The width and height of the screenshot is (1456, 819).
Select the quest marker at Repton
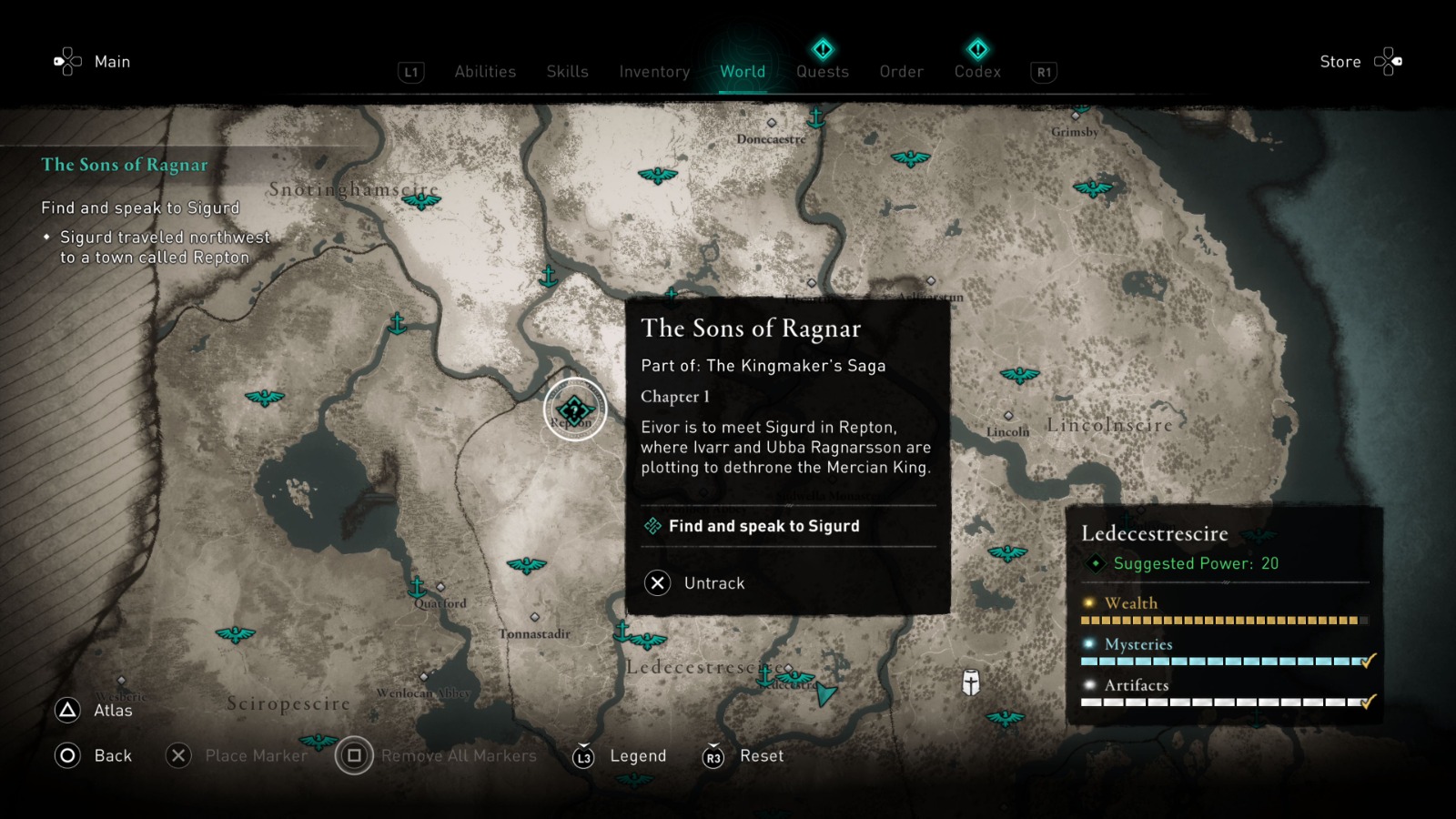(x=573, y=409)
